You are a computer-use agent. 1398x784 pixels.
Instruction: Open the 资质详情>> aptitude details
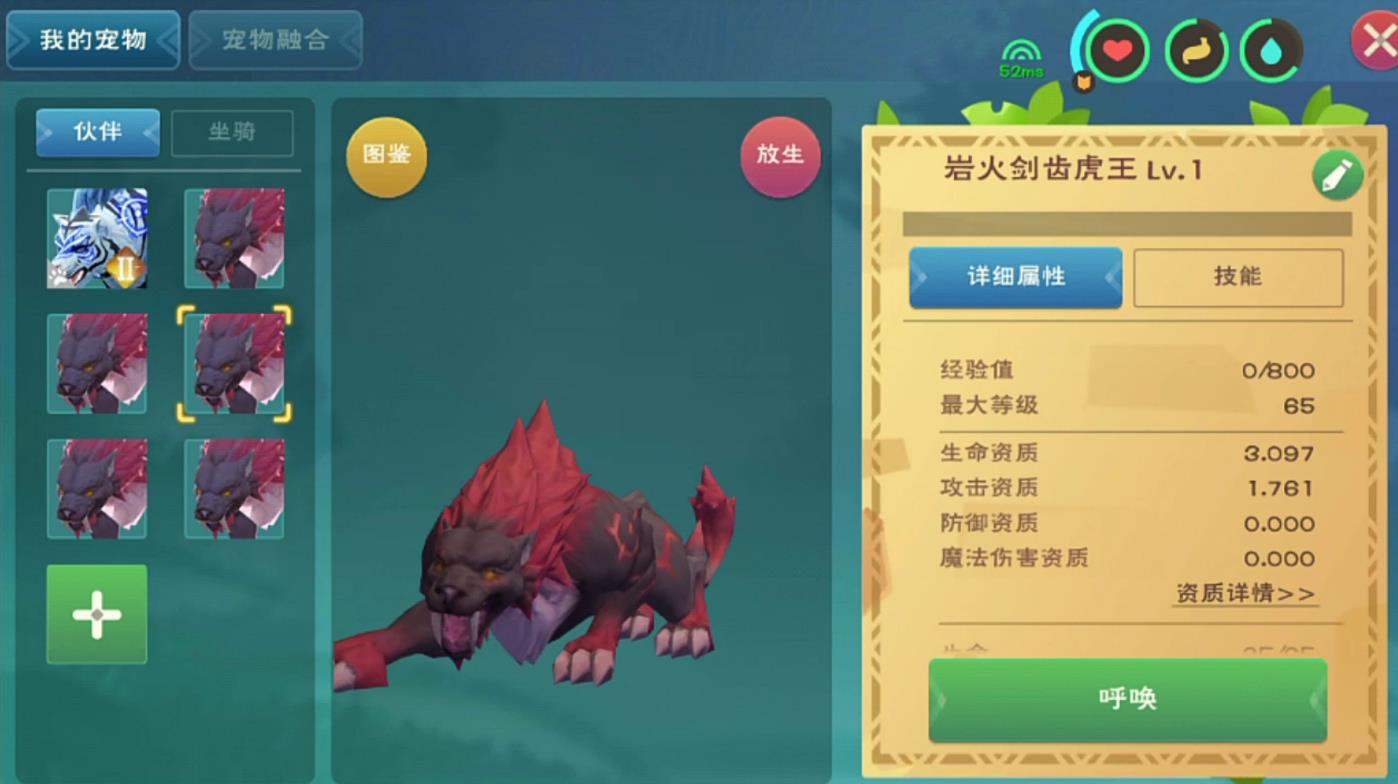click(x=1245, y=594)
